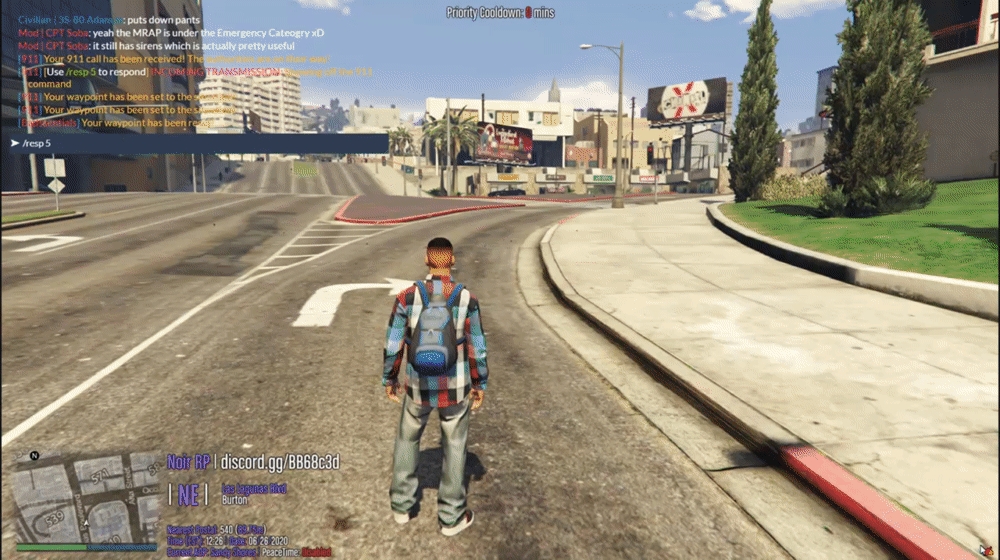The height and width of the screenshot is (560, 1000).
Task: Open the minimap in the corner
Action: click(x=87, y=497)
